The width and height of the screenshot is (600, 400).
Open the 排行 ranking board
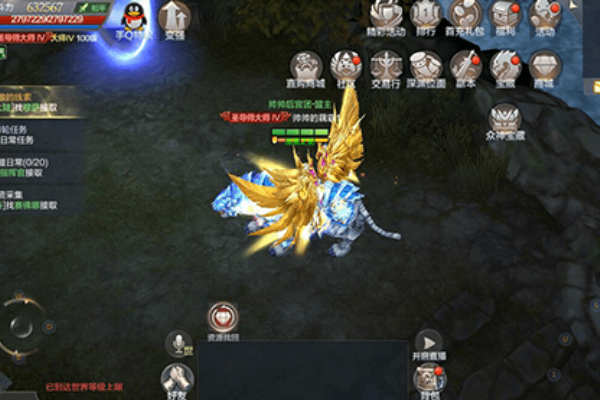pos(426,14)
